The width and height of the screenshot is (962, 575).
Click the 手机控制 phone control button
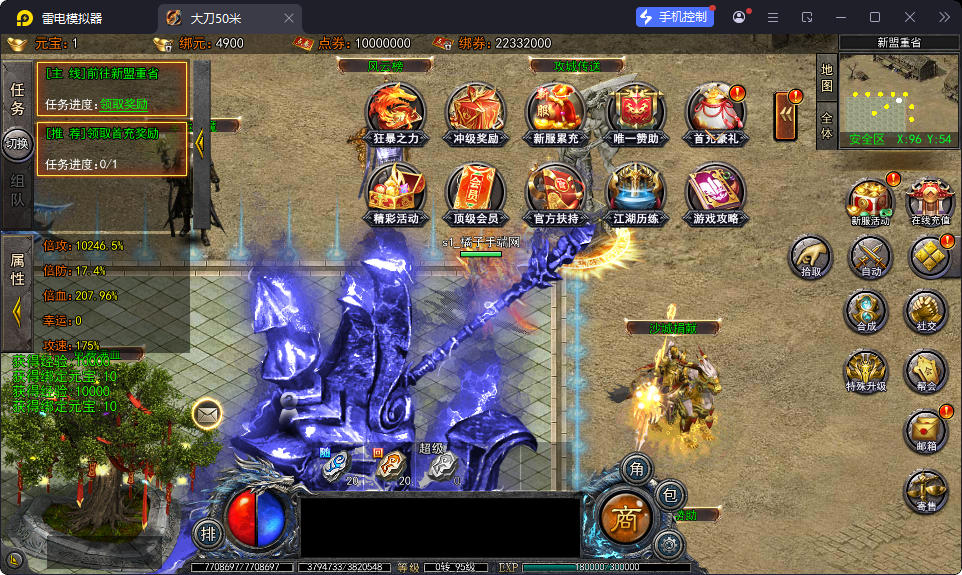pos(674,17)
